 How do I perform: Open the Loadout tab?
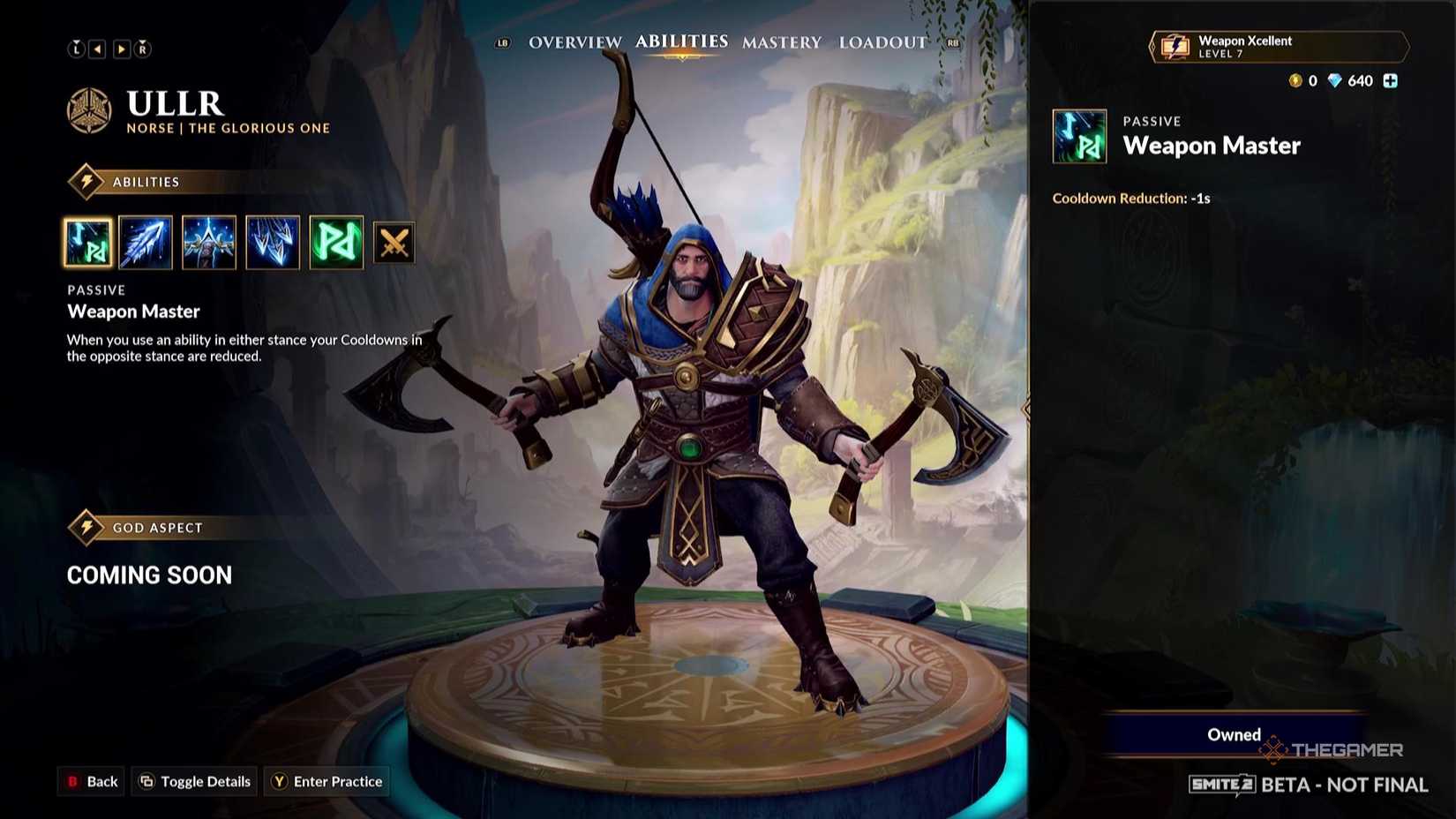click(882, 41)
